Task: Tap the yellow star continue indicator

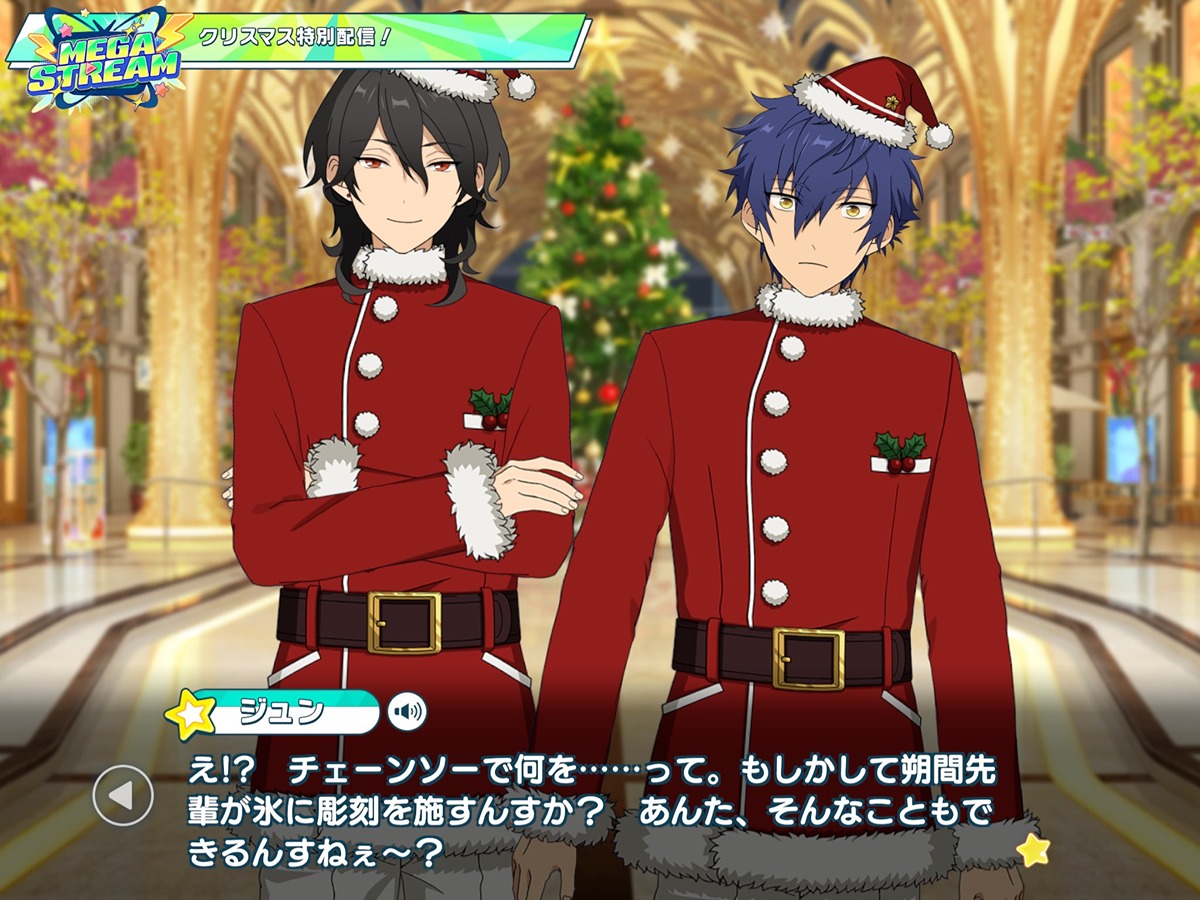Action: click(1031, 850)
